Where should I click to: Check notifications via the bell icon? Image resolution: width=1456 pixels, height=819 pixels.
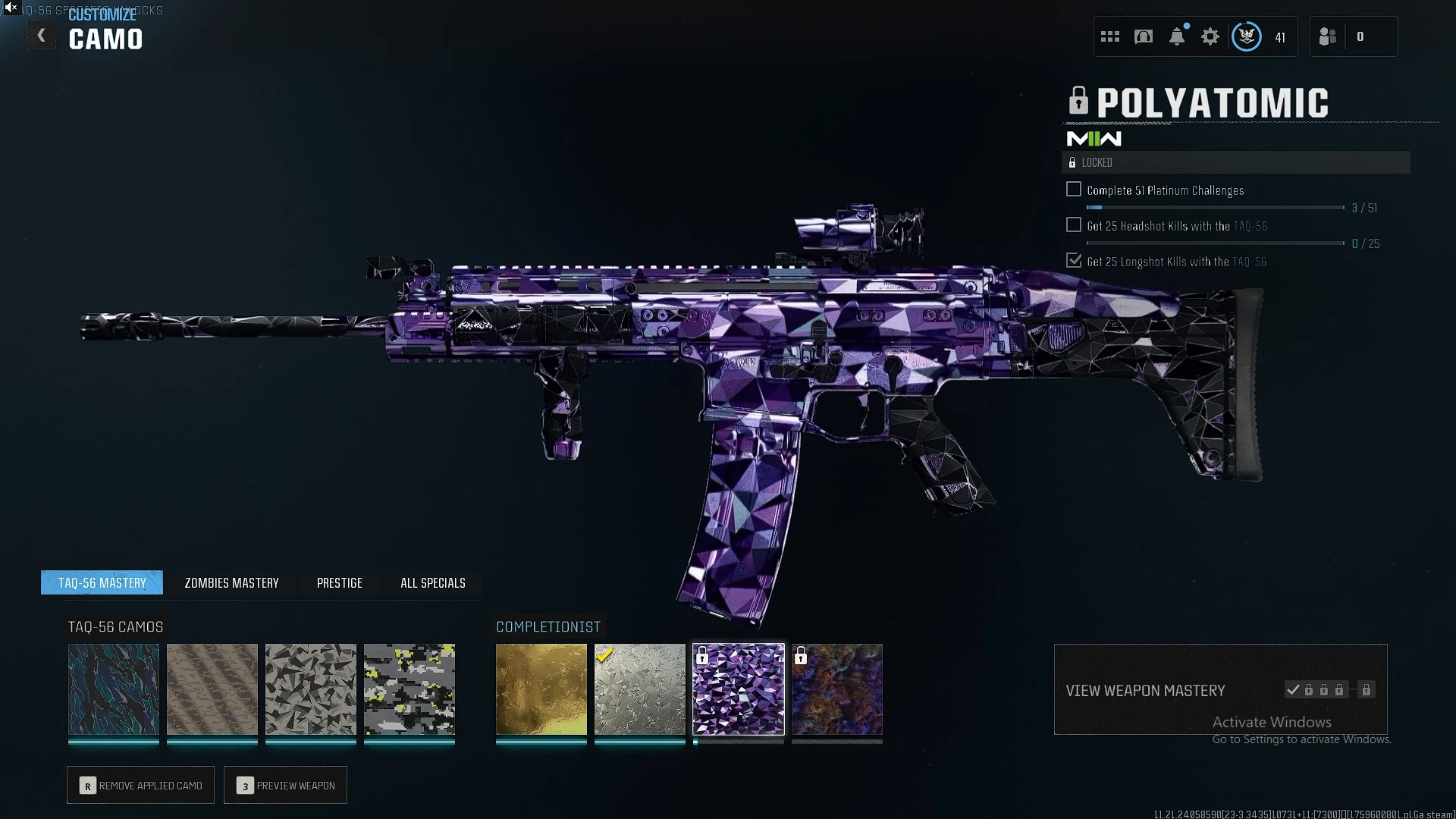(1177, 36)
